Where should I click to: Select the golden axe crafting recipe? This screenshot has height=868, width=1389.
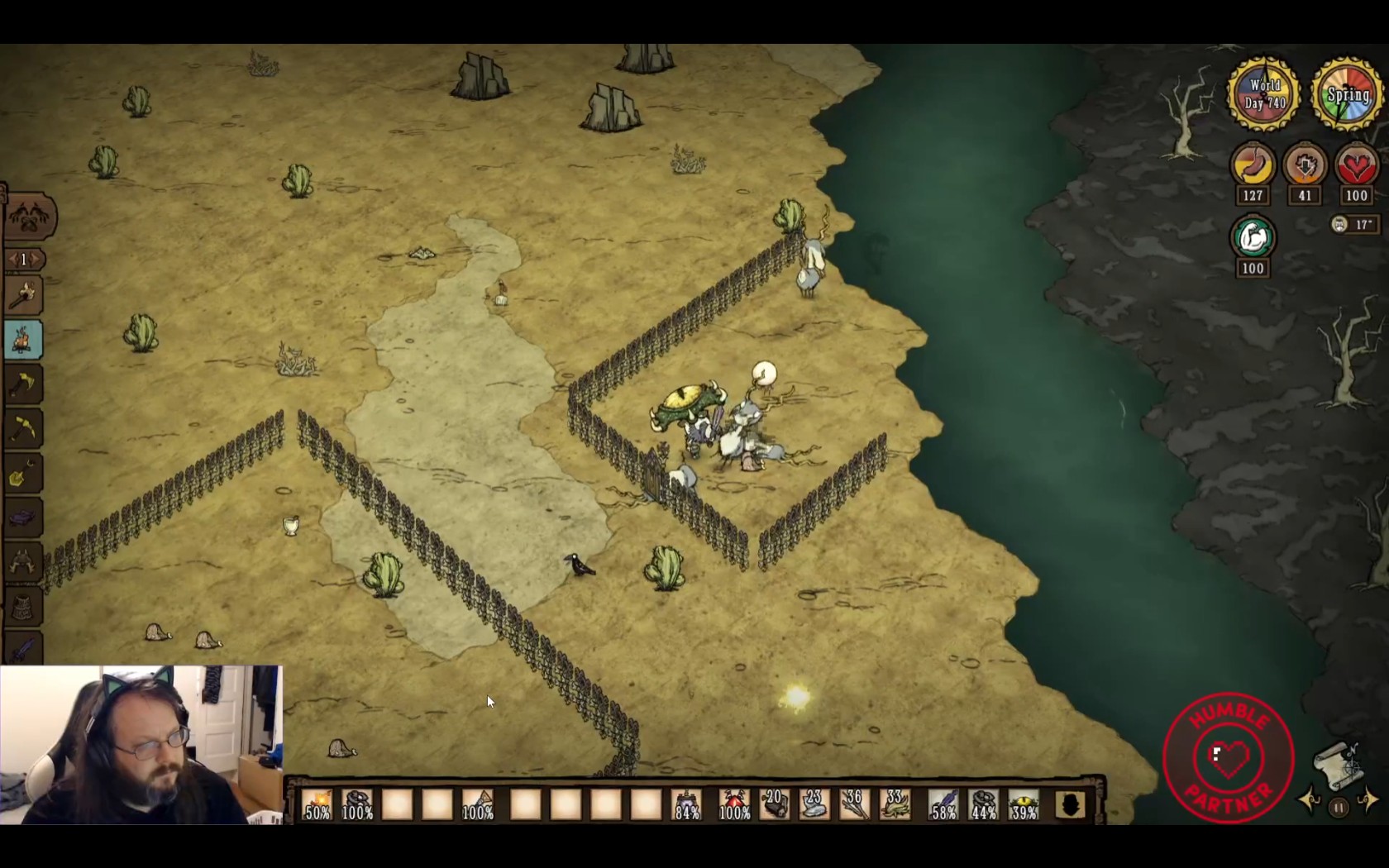23,384
